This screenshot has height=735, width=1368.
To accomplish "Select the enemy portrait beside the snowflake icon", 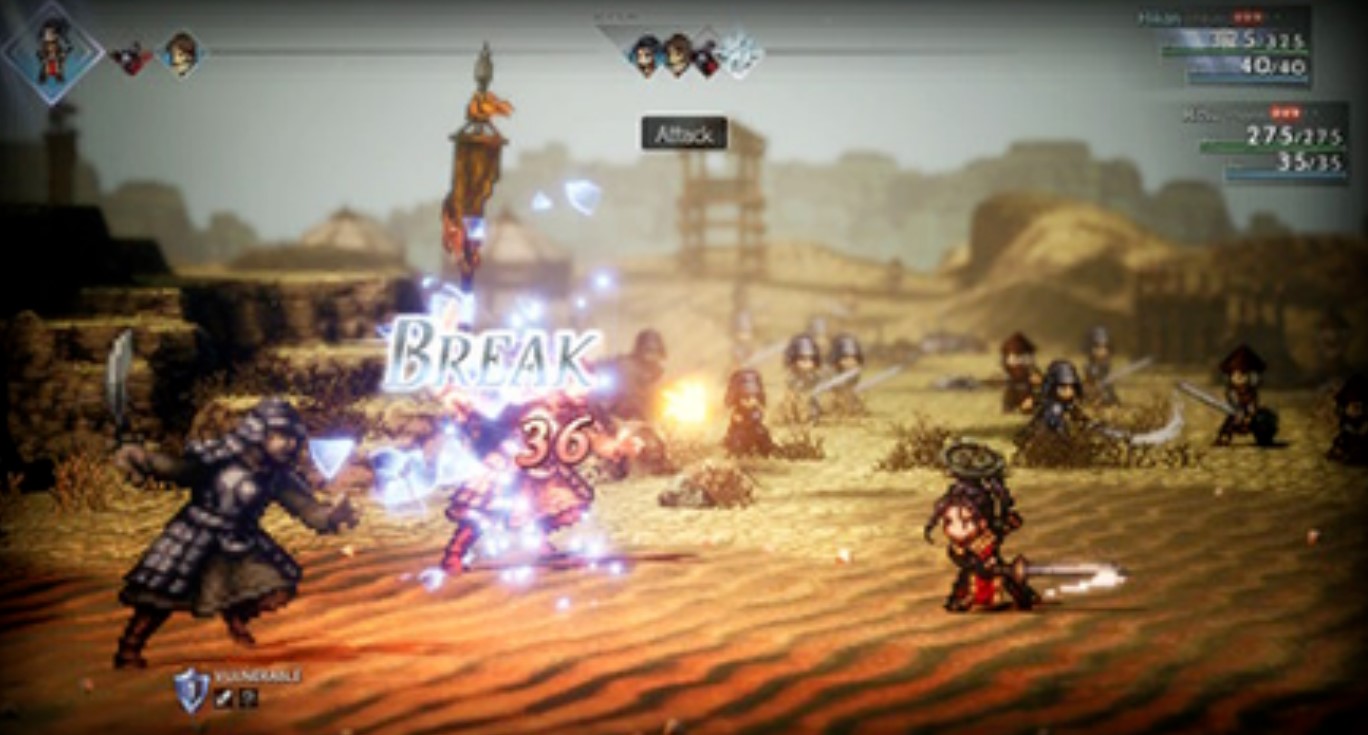I will tap(708, 55).
